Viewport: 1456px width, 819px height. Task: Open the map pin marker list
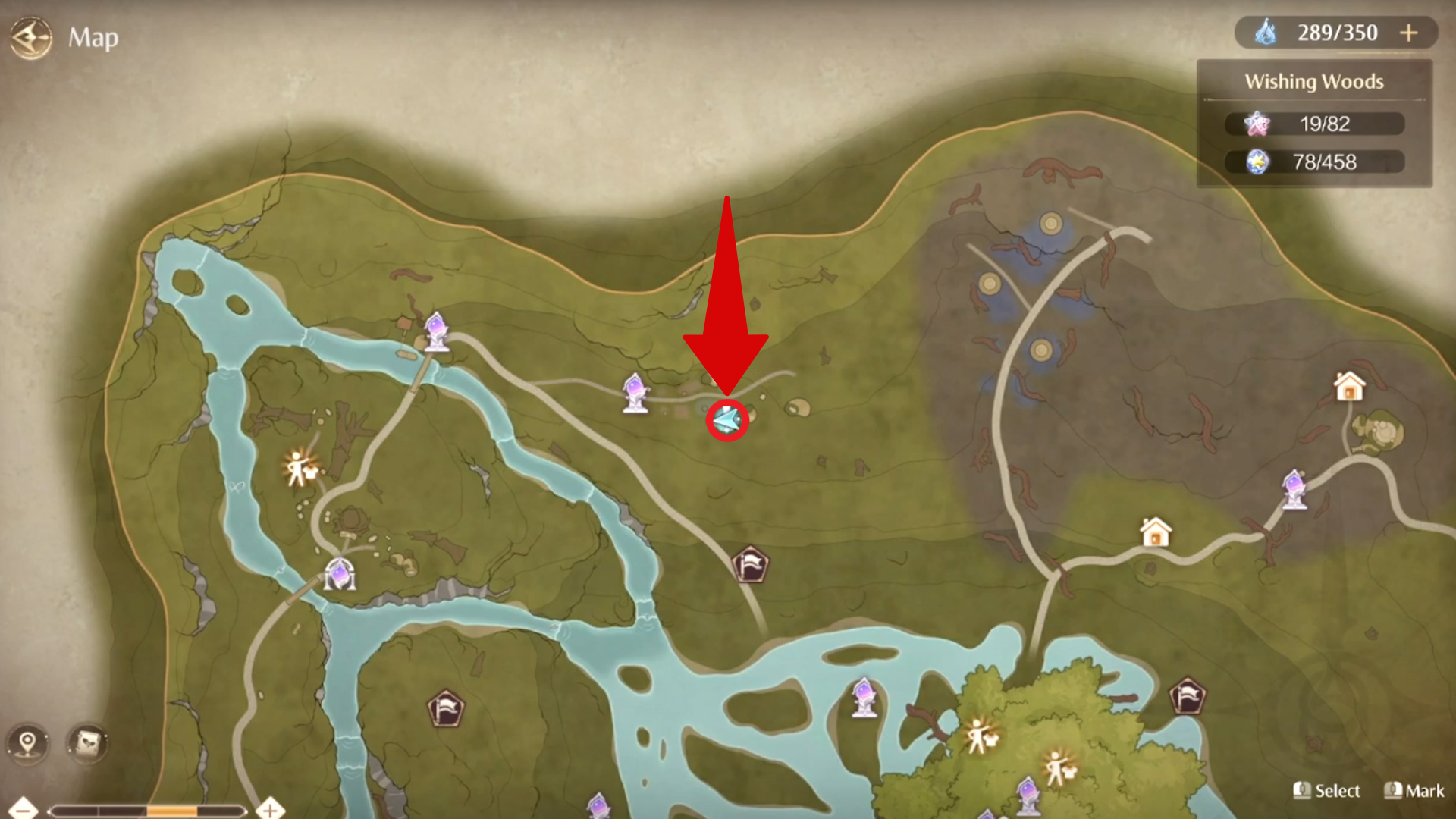(28, 742)
